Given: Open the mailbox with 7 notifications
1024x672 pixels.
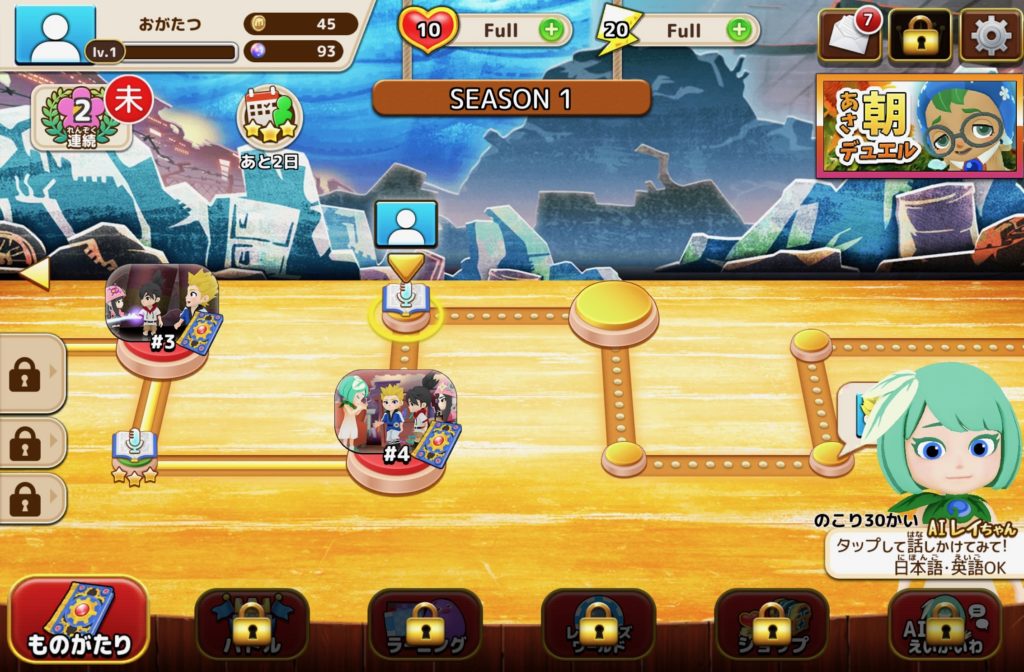Looking at the screenshot, I should point(849,37).
